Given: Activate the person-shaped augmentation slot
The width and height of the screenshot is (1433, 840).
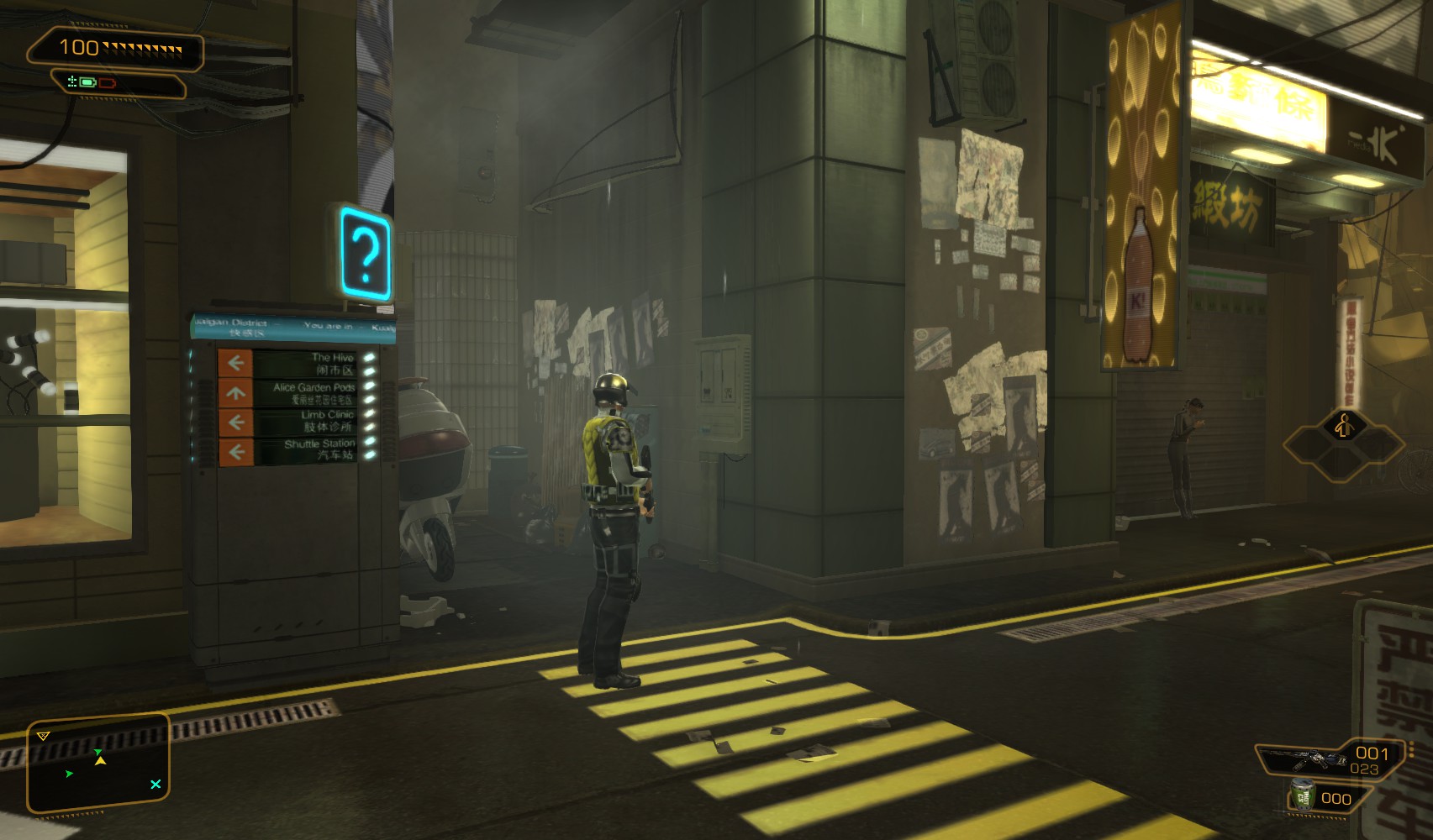Looking at the screenshot, I should pos(1343,427).
